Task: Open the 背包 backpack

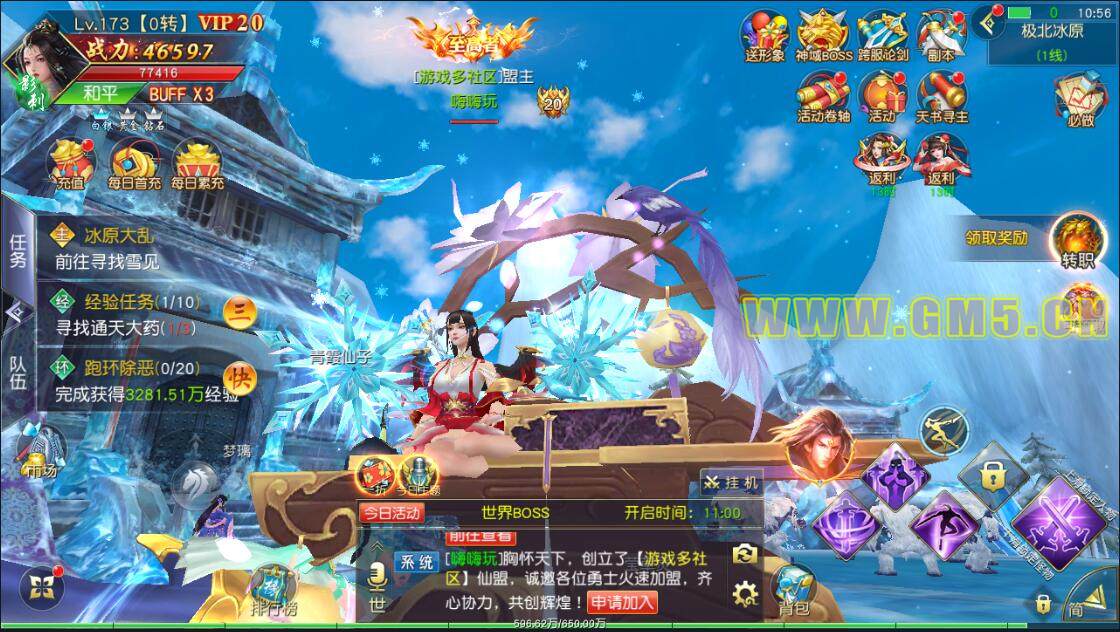Action: tap(794, 589)
